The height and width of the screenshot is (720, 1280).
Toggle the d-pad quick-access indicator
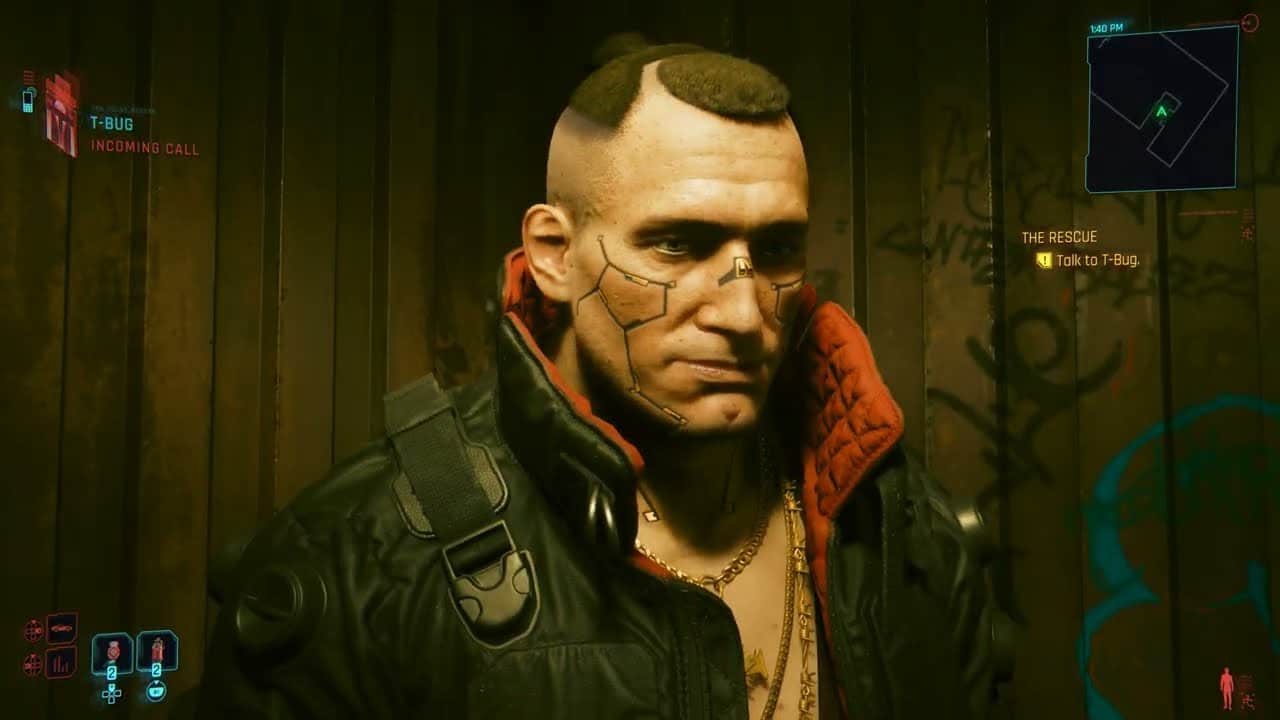coord(112,694)
